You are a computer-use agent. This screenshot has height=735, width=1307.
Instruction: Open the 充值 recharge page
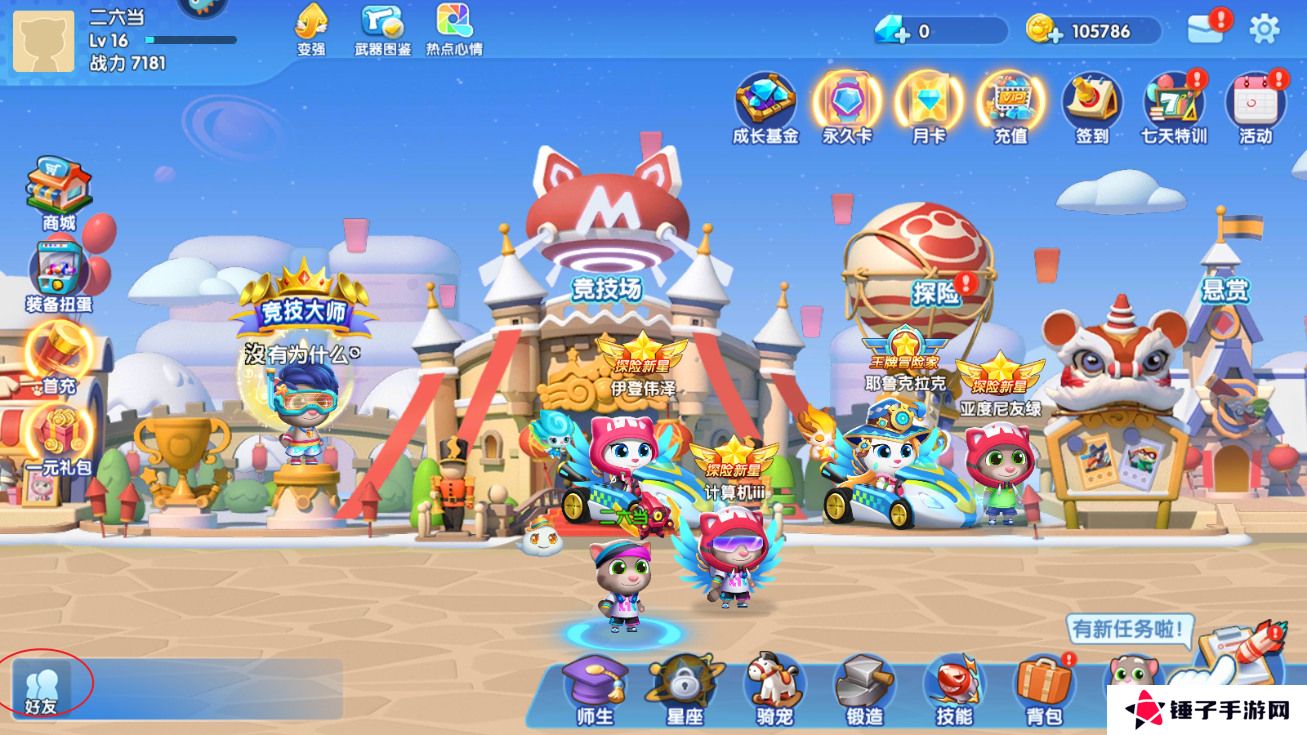(x=1010, y=104)
